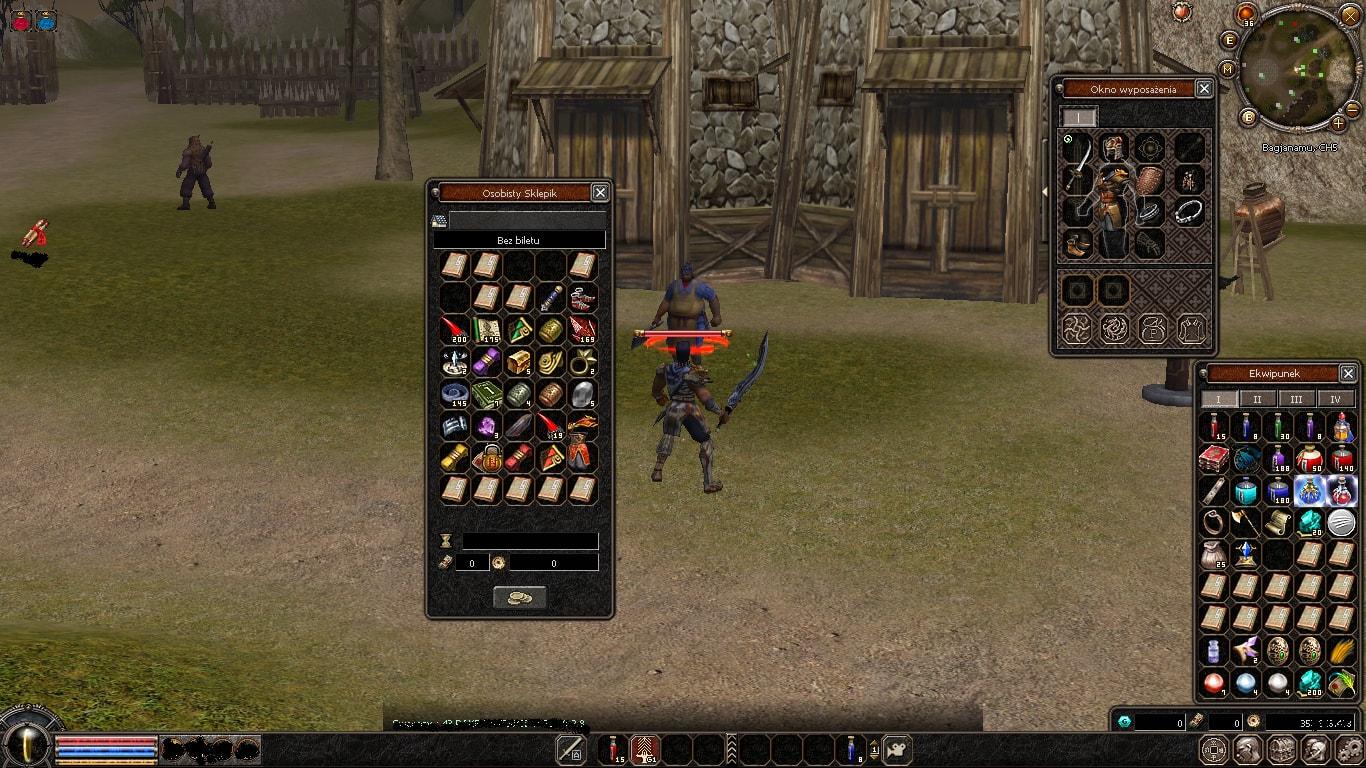Image resolution: width=1366 pixels, height=768 pixels.
Task: Use the red potion in hotbar
Action: pos(614,749)
